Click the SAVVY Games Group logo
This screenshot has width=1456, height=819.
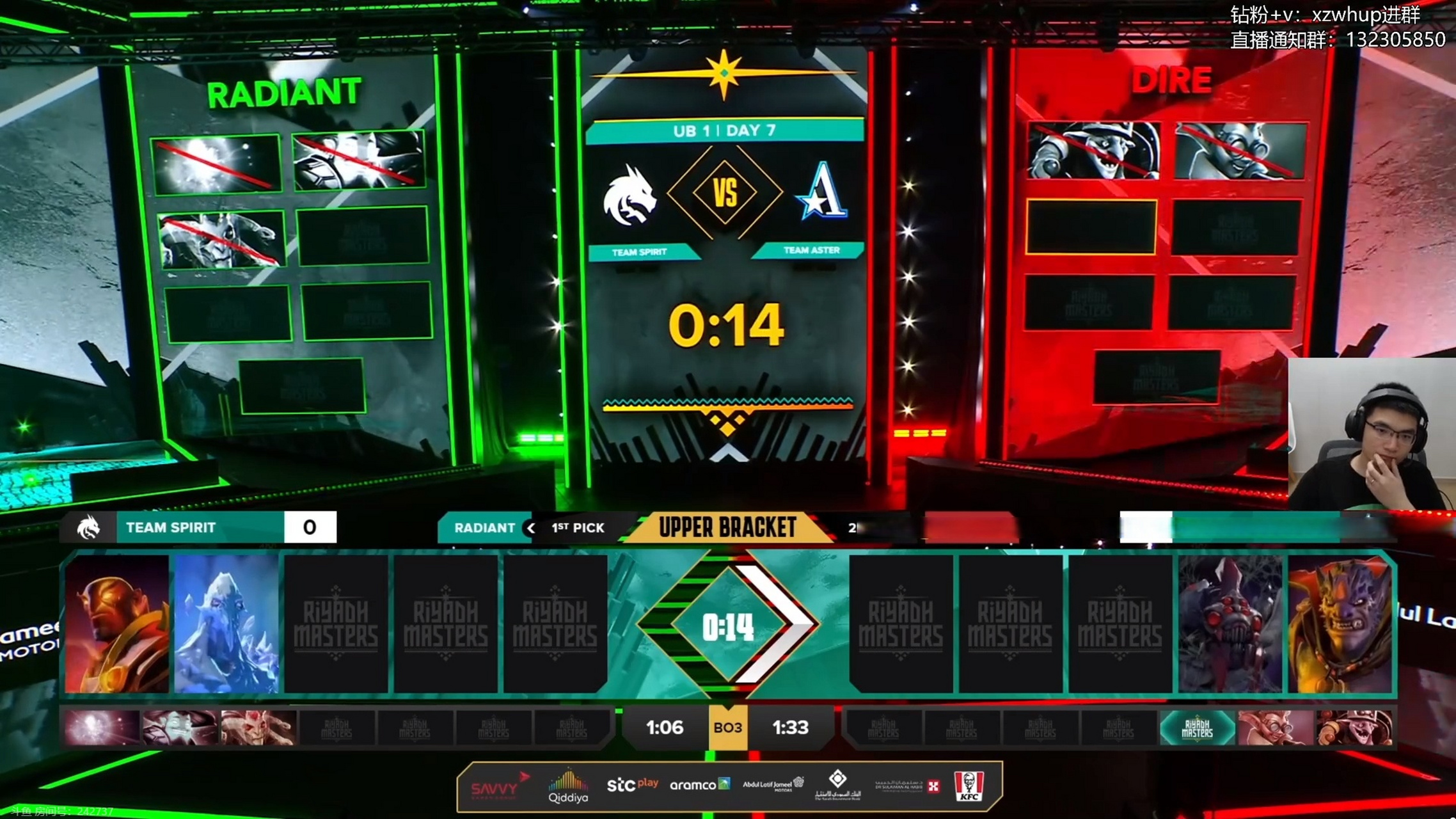498,785
